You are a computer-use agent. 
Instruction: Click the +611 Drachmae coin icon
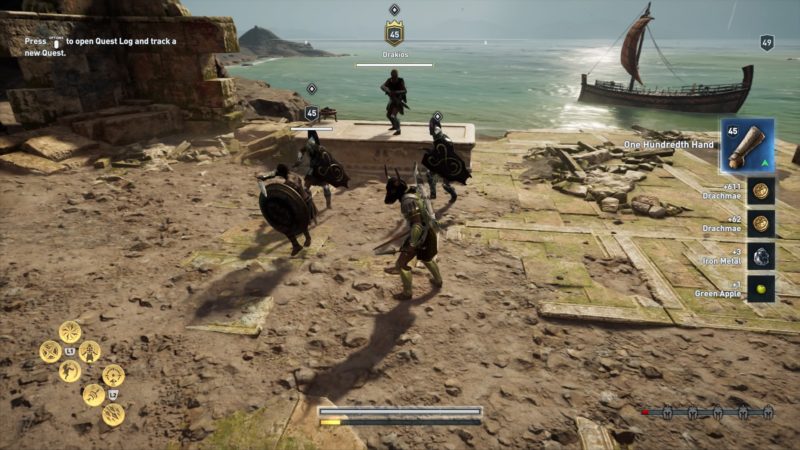click(x=761, y=191)
